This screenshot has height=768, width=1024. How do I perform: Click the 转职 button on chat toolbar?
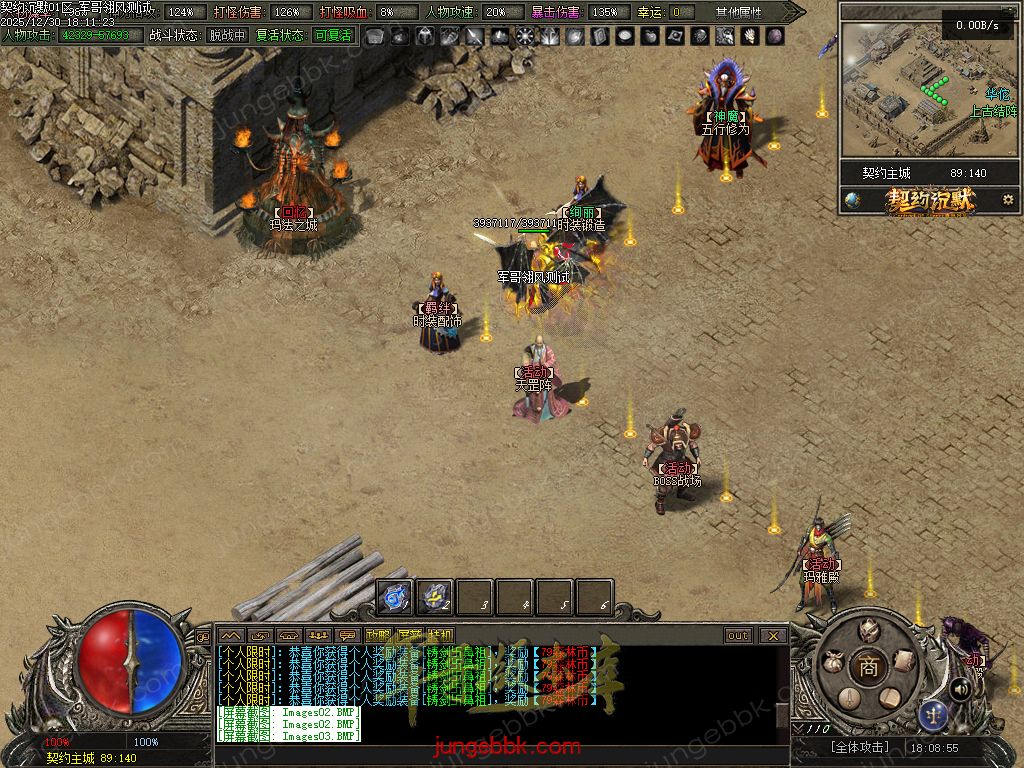point(440,635)
